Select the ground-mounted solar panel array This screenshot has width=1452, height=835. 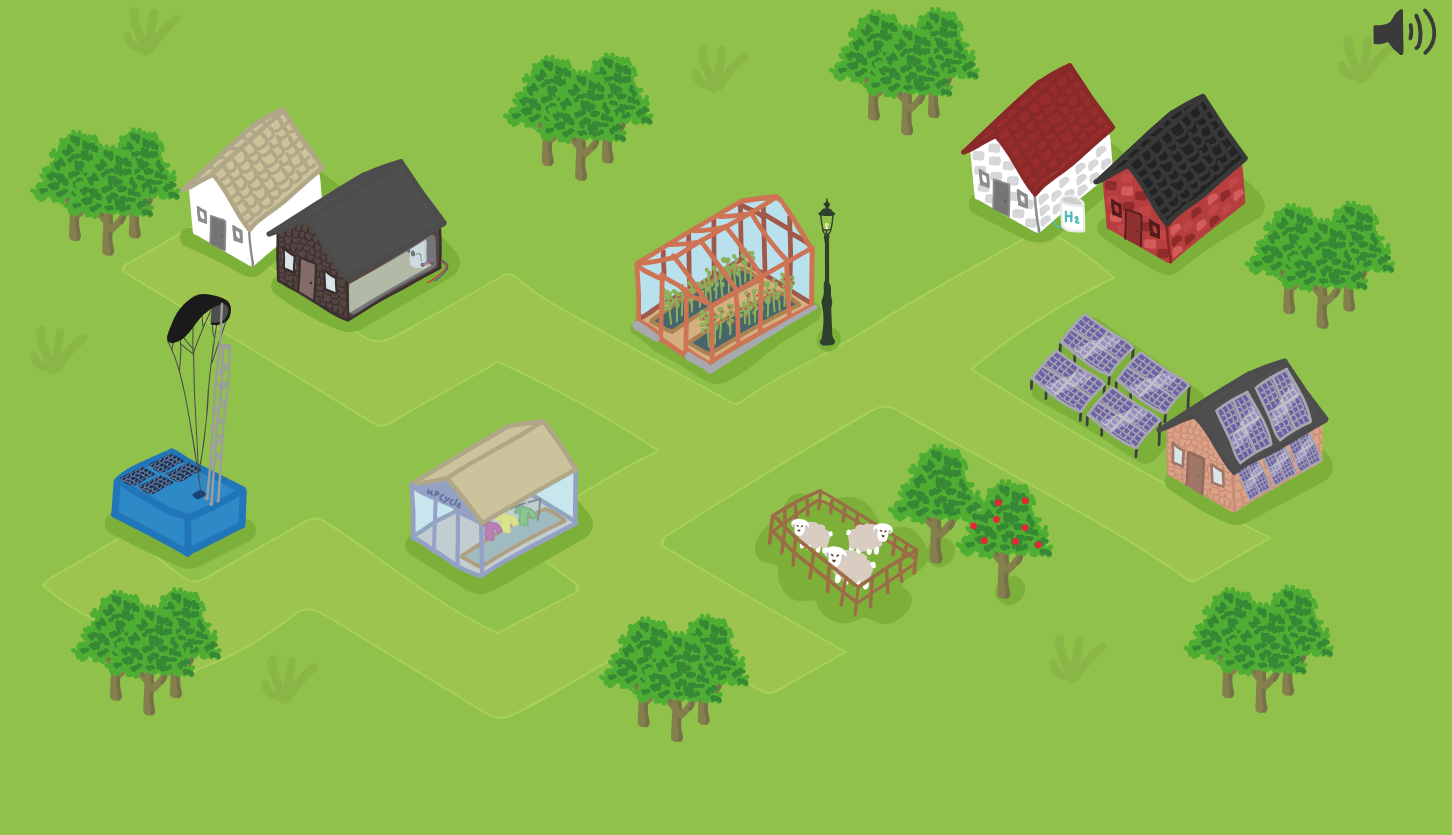pyautogui.click(x=1106, y=382)
